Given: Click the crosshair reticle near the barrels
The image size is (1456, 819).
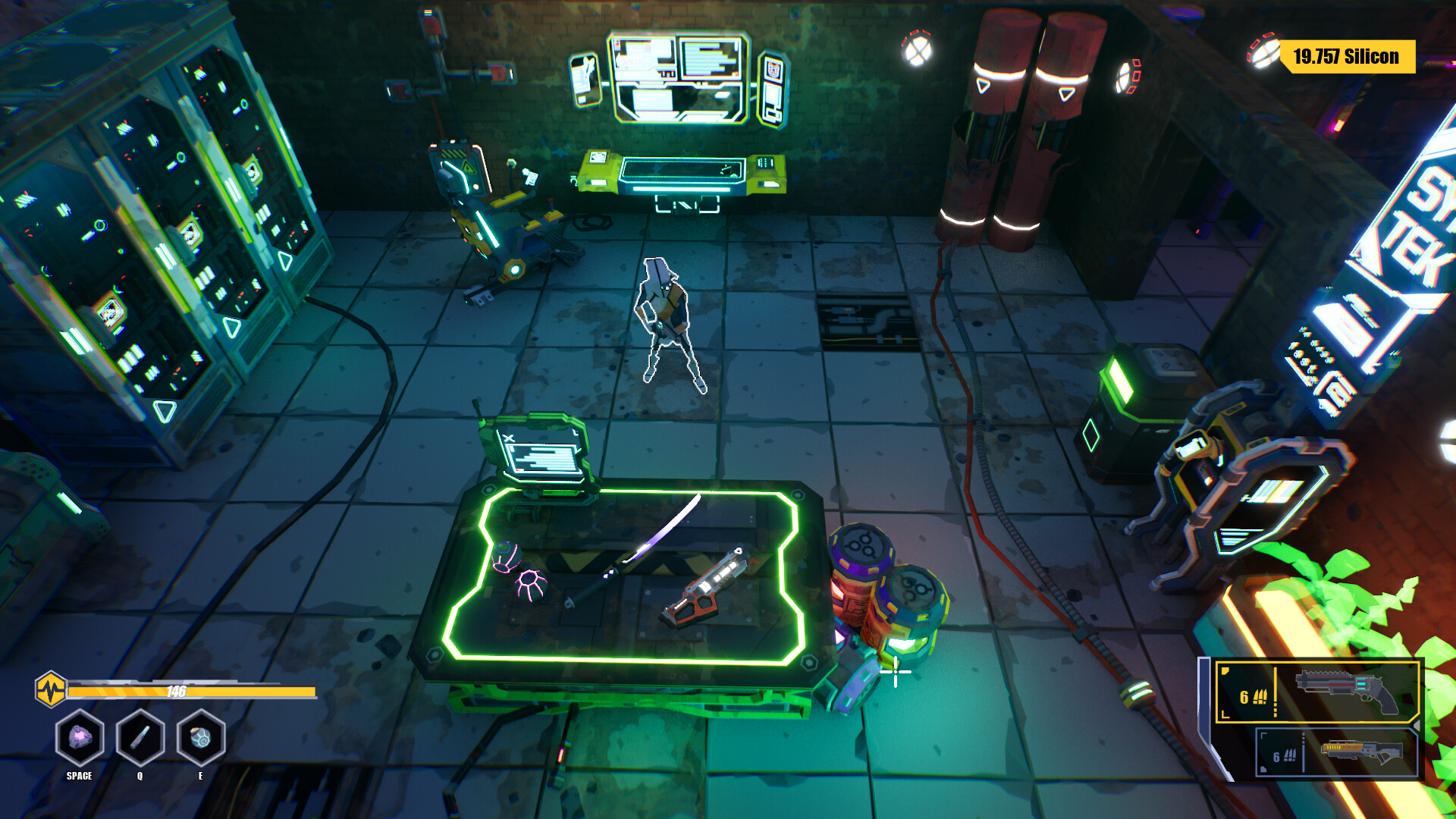Looking at the screenshot, I should point(897,670).
